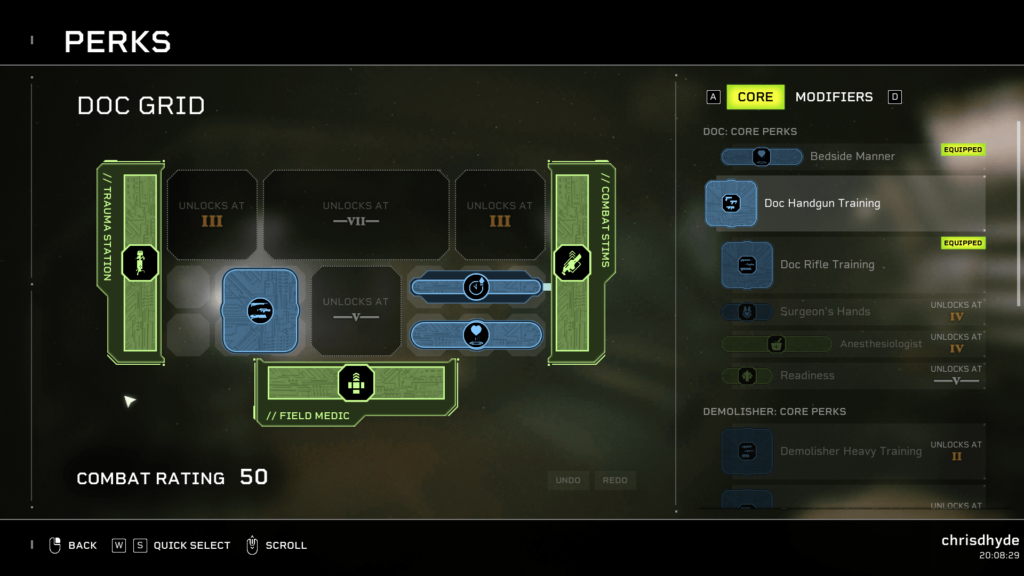
Task: Click the center Unlocks at V grid slot
Action: tap(355, 310)
